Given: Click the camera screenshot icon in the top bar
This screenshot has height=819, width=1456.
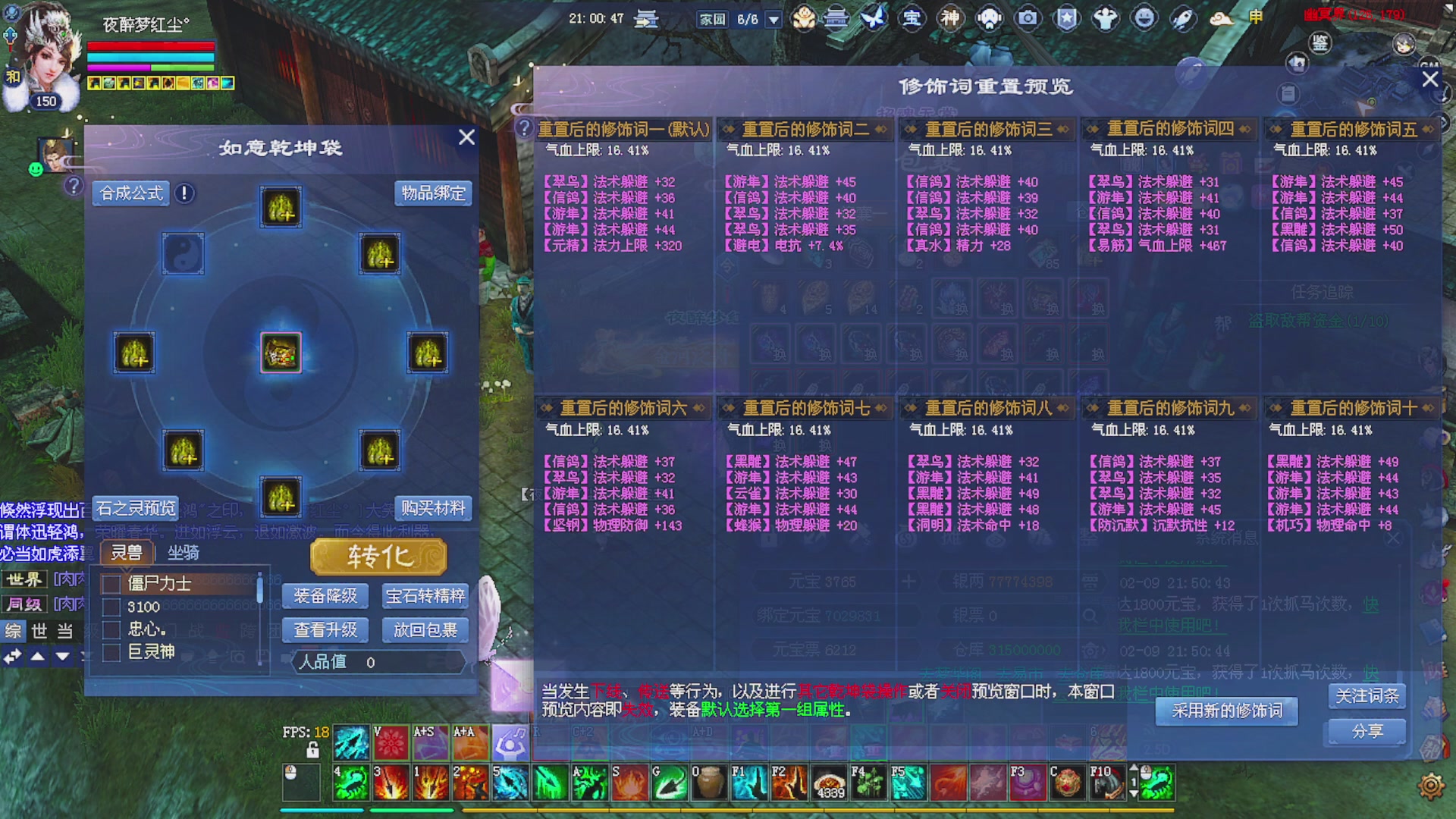Looking at the screenshot, I should 1028,17.
